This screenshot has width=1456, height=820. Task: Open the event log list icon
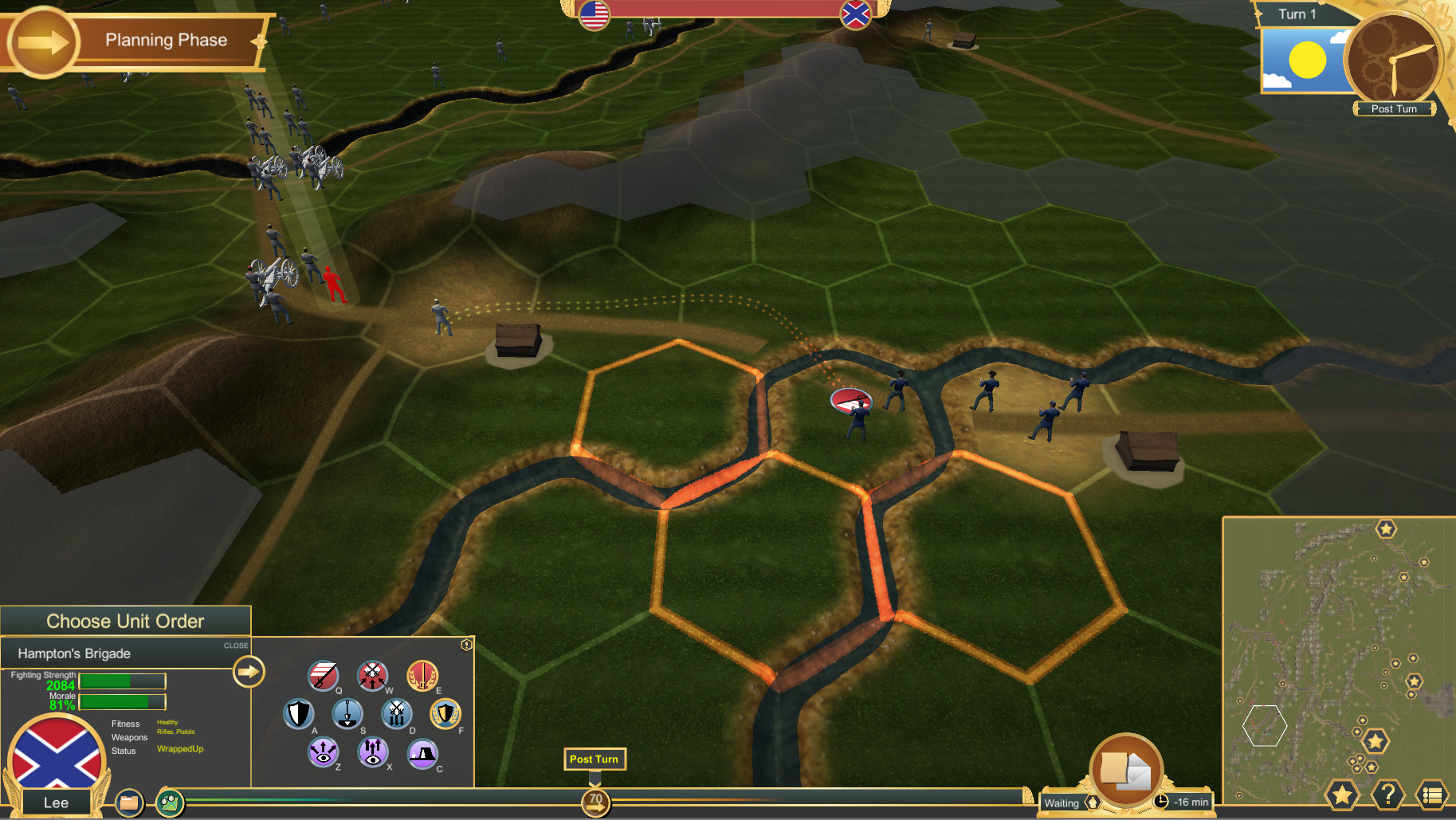pos(1432,794)
